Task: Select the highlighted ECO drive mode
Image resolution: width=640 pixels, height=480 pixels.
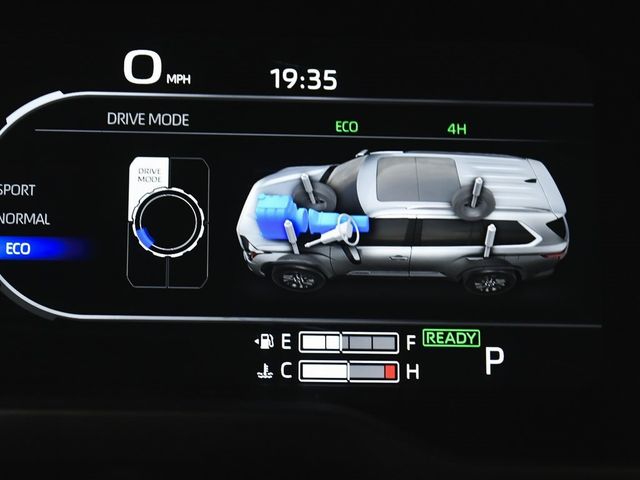Action: 20,249
